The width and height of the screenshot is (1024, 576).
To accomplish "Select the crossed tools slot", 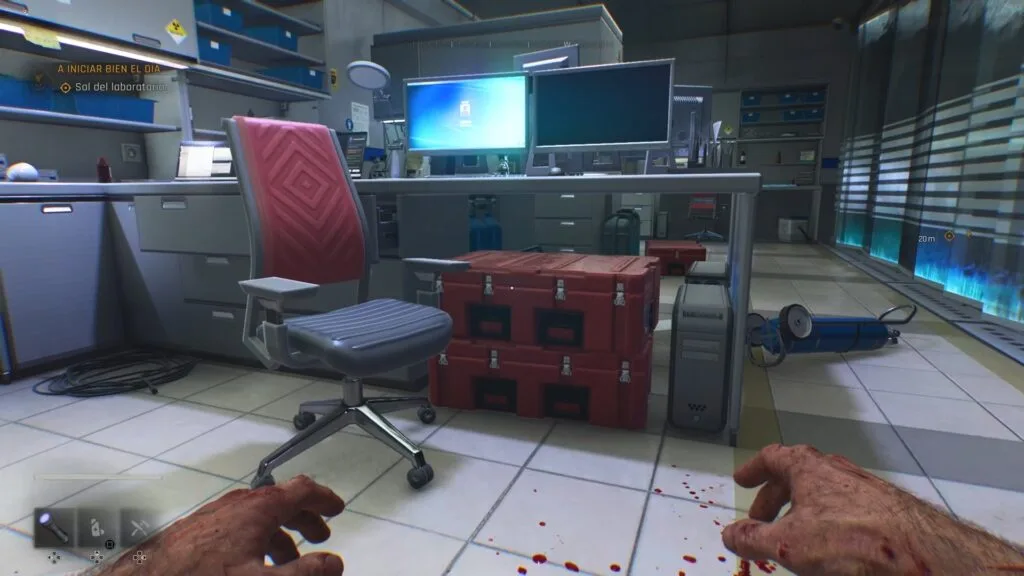I will (139, 526).
